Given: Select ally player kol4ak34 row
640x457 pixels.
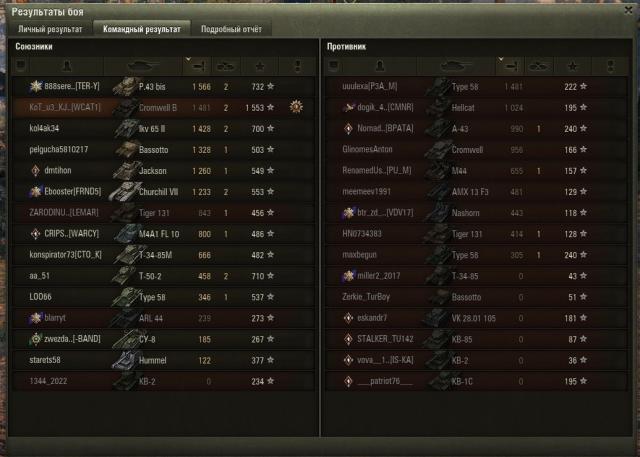Looking at the screenshot, I should 160,128.
